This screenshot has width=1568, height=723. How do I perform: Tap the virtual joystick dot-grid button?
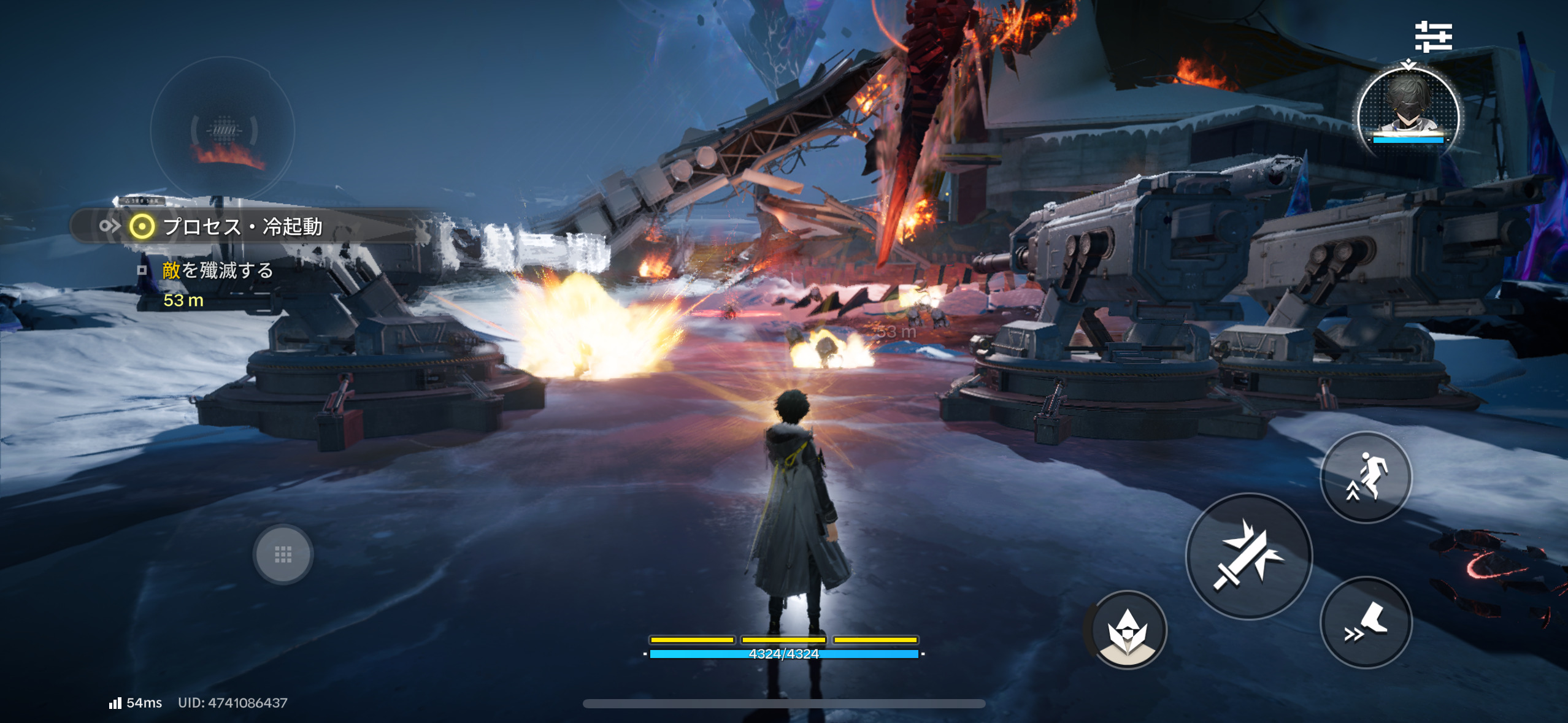click(283, 554)
